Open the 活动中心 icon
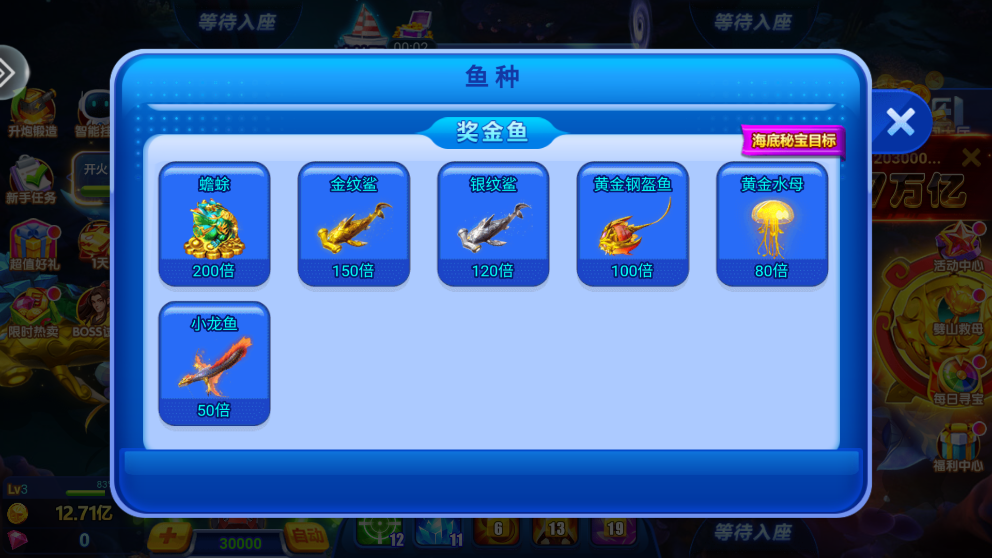Viewport: 992px width, 558px height. (x=958, y=247)
